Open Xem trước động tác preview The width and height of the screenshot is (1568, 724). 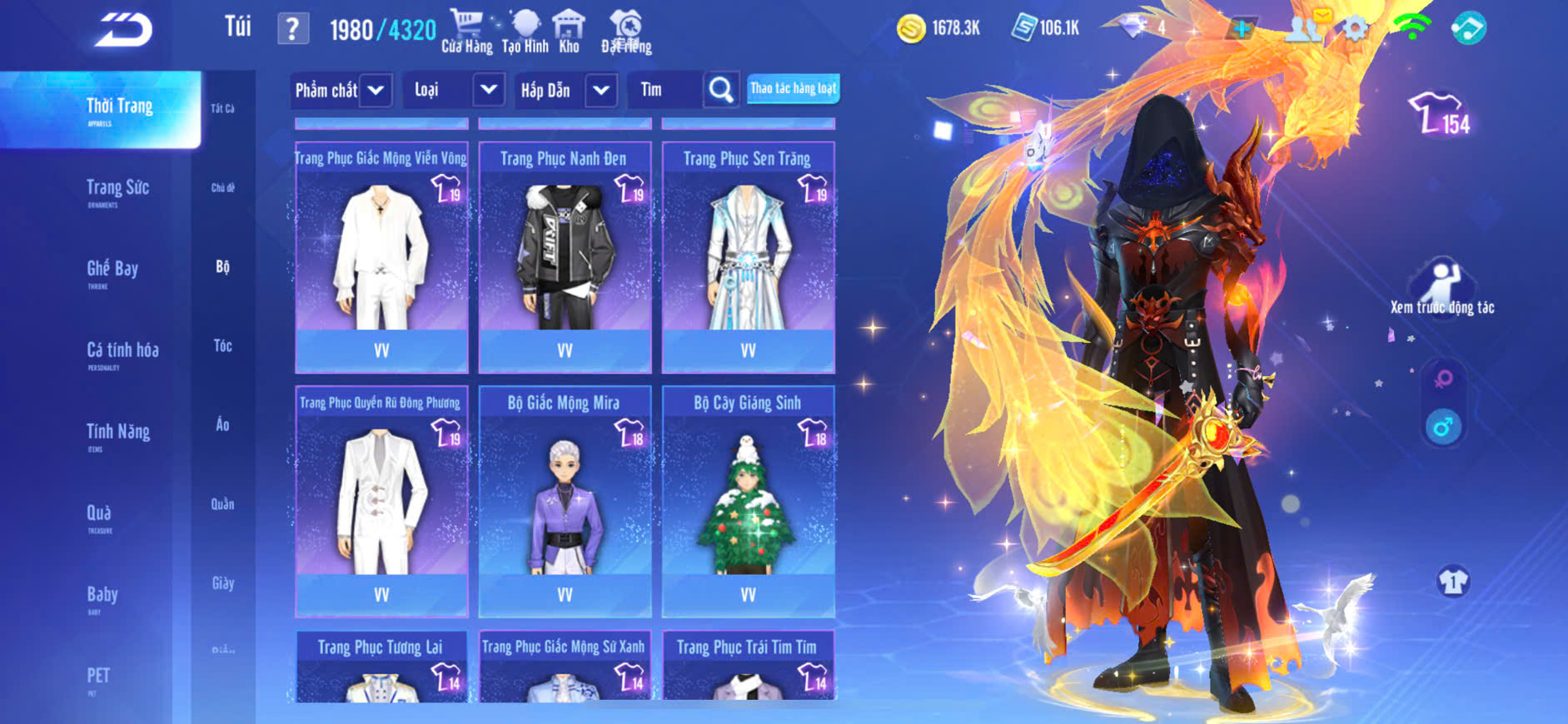(x=1441, y=288)
